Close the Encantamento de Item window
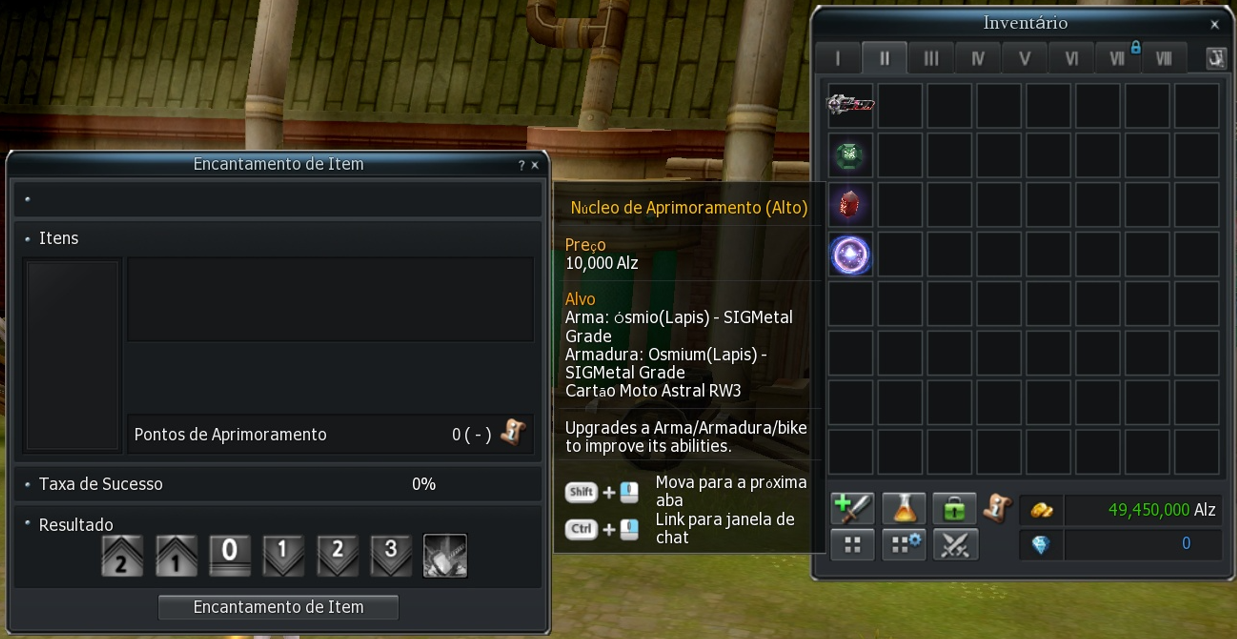This screenshot has height=639, width=1237. click(535, 165)
